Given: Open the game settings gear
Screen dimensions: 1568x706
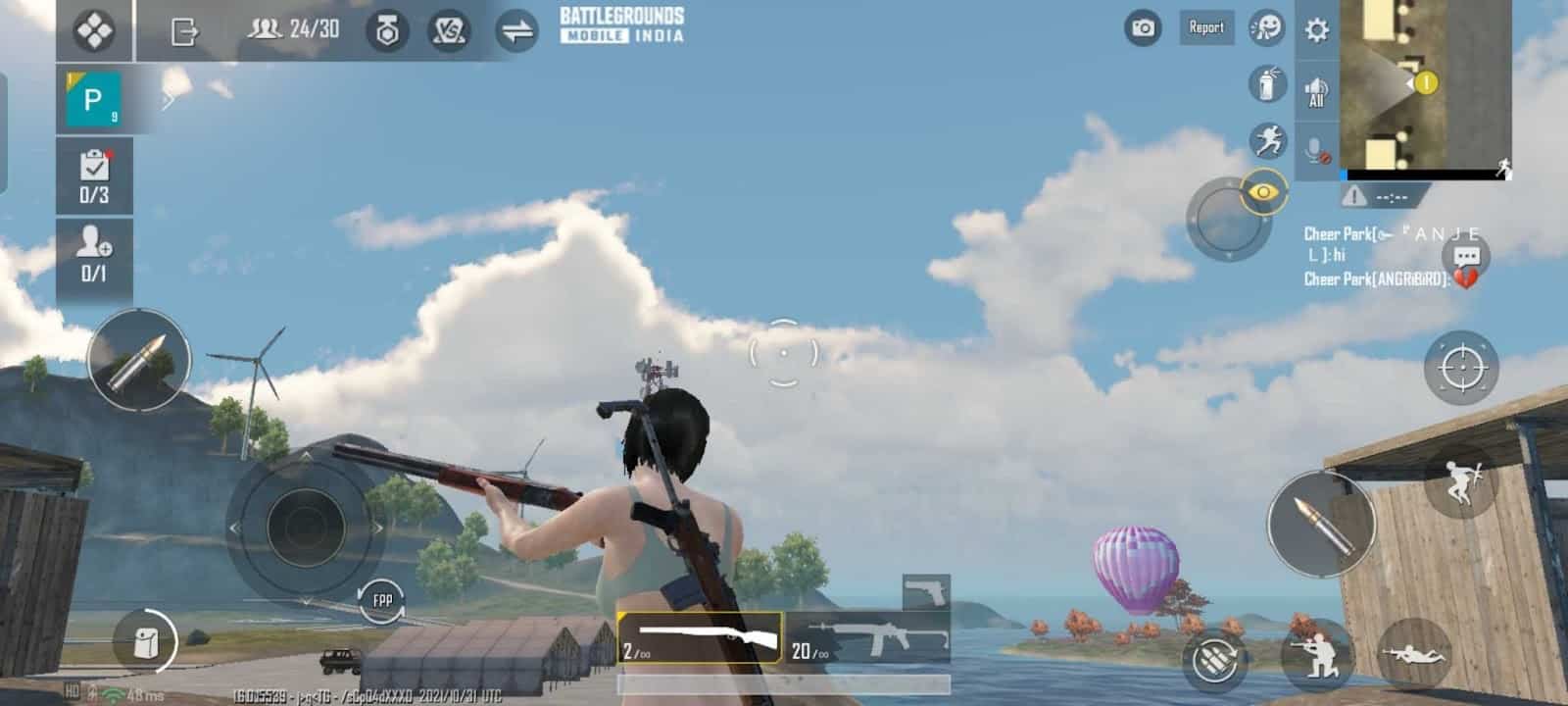Looking at the screenshot, I should click(1318, 27).
